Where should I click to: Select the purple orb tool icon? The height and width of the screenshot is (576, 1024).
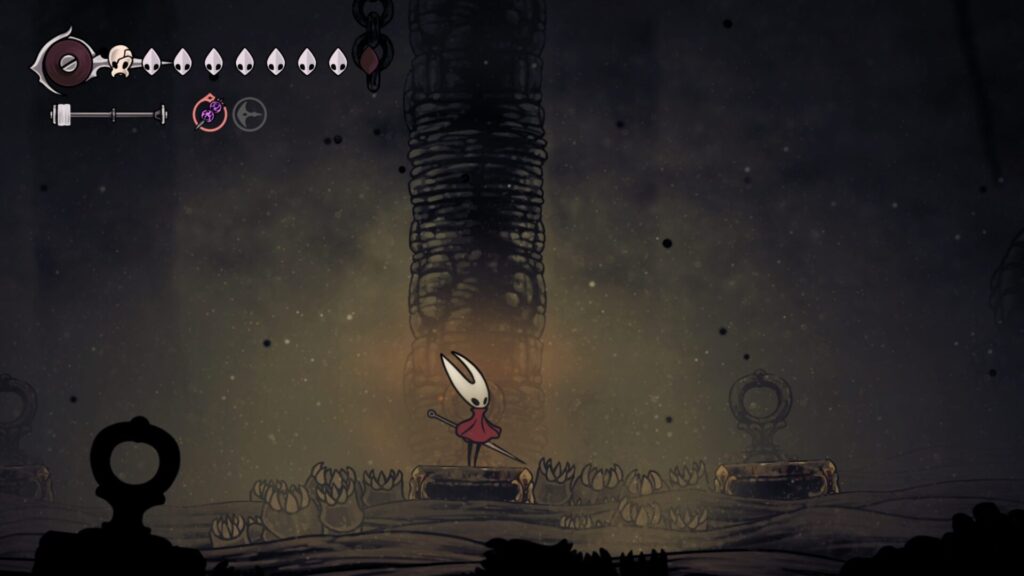[x=208, y=115]
